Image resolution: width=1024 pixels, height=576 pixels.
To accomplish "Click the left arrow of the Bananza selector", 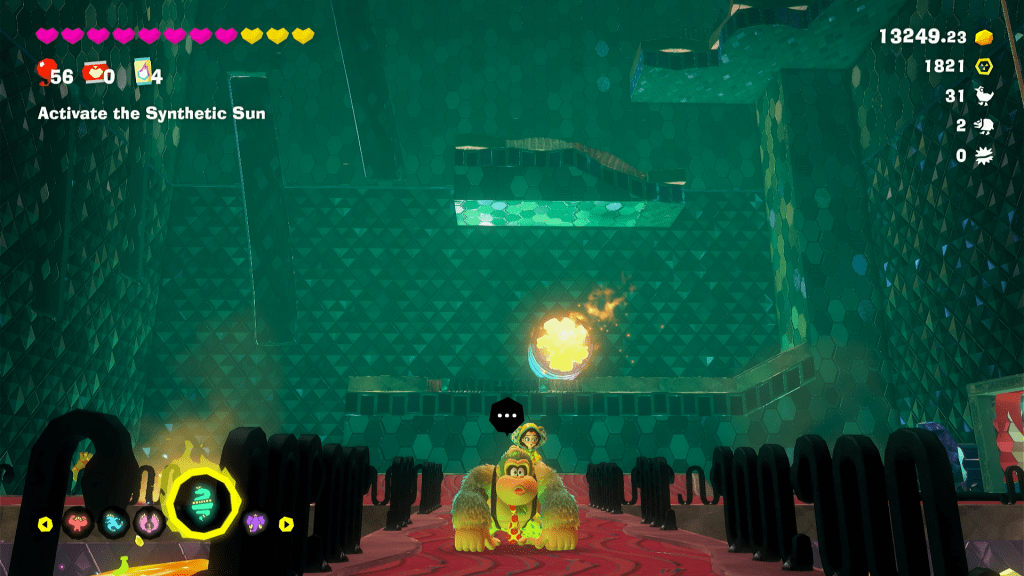I will (x=45, y=523).
